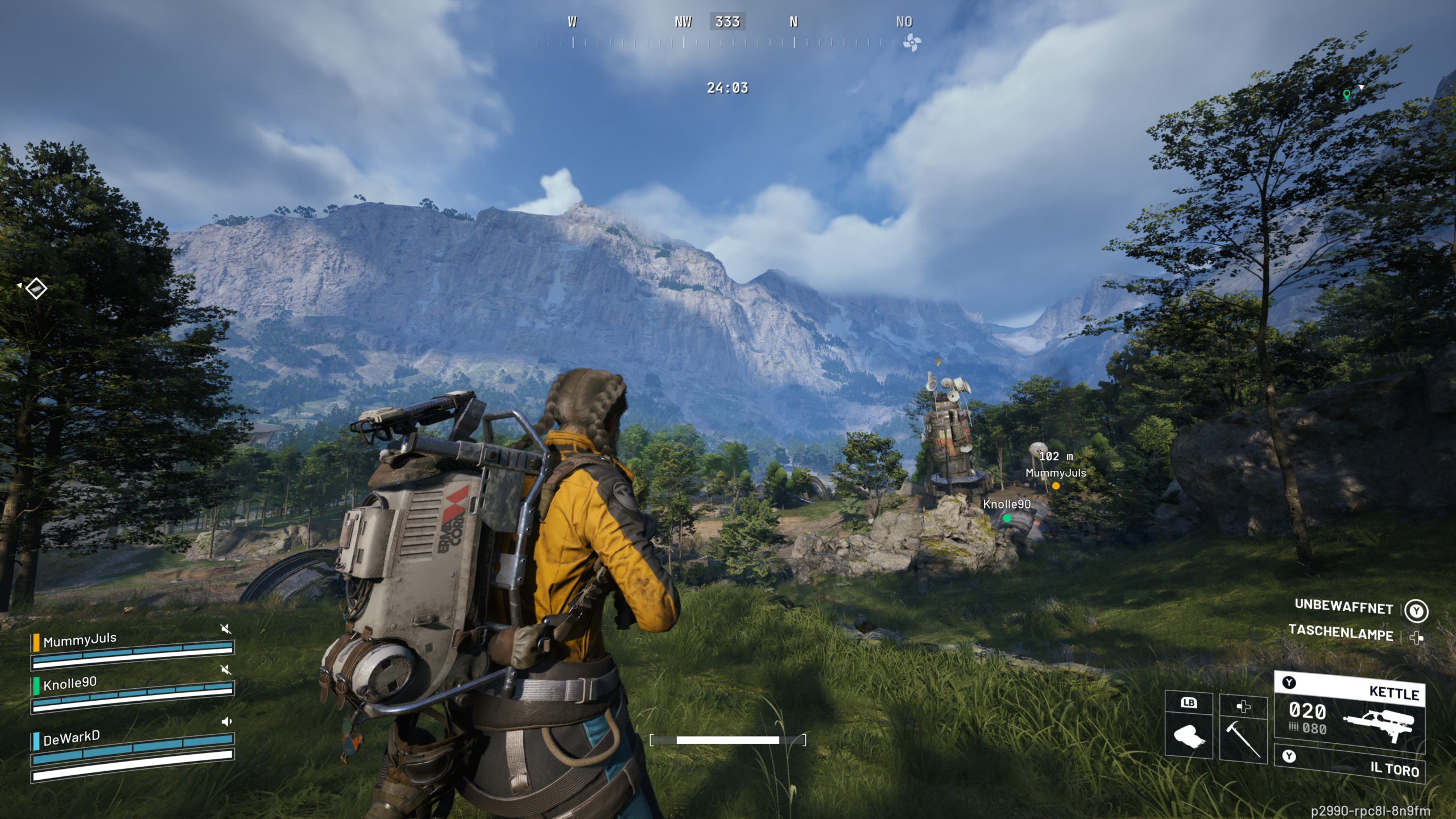This screenshot has width=1456, height=819.
Task: Select Knolle90 in the squad list
Action: tap(70, 683)
